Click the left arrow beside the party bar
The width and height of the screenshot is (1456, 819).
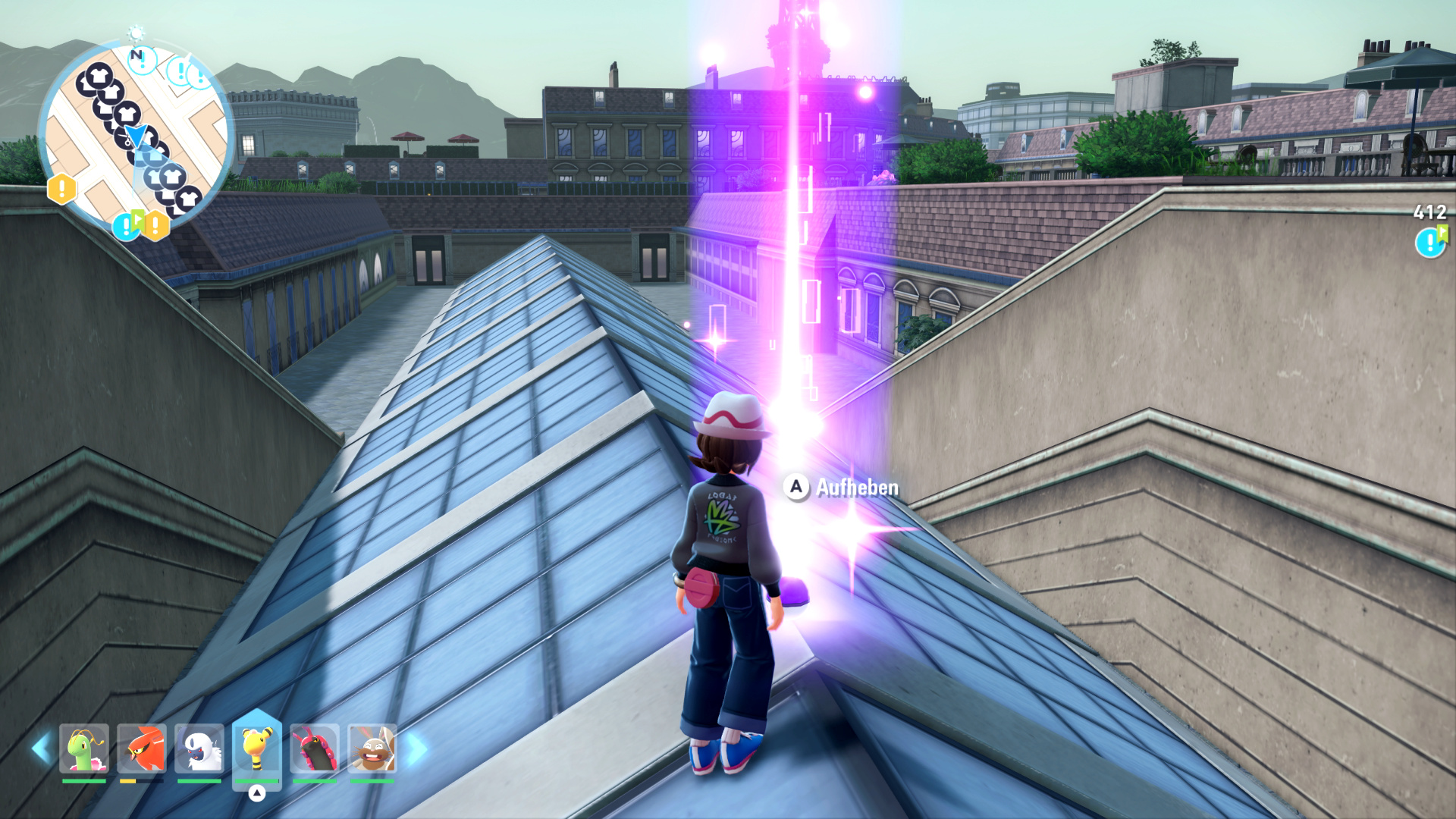40,748
